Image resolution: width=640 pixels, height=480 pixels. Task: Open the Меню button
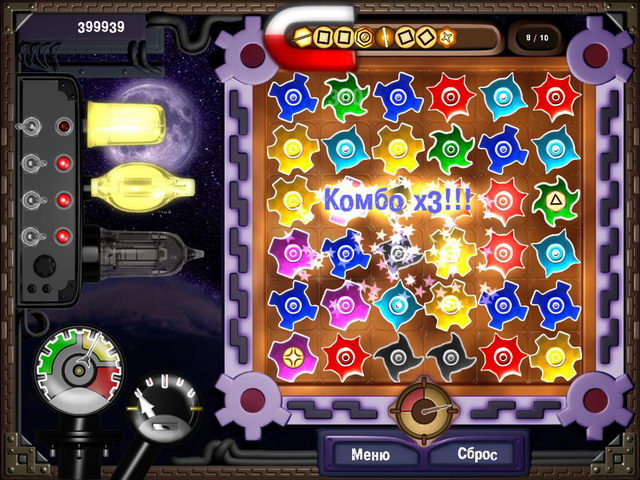coord(369,454)
